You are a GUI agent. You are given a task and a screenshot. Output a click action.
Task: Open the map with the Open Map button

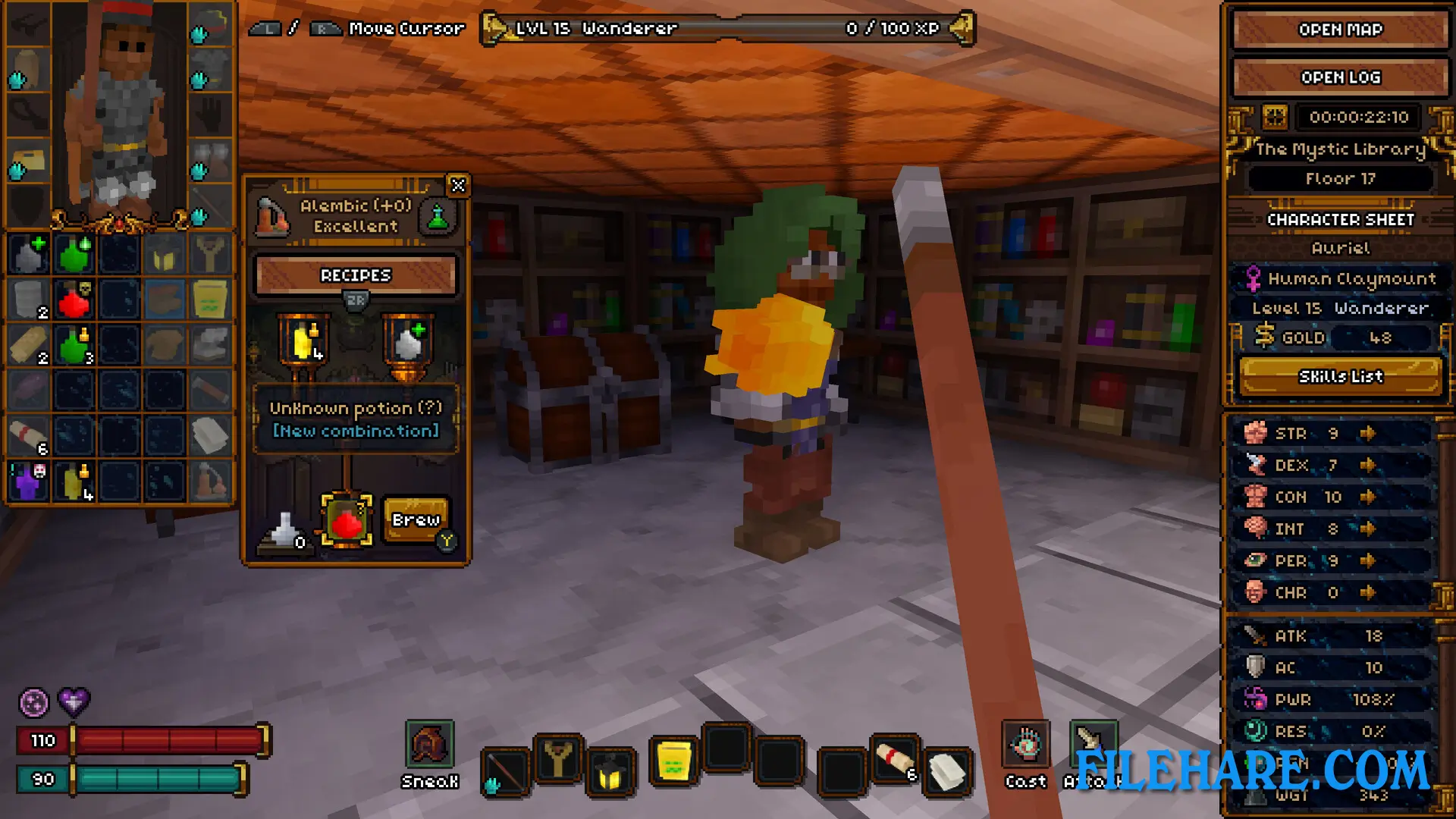(1340, 30)
